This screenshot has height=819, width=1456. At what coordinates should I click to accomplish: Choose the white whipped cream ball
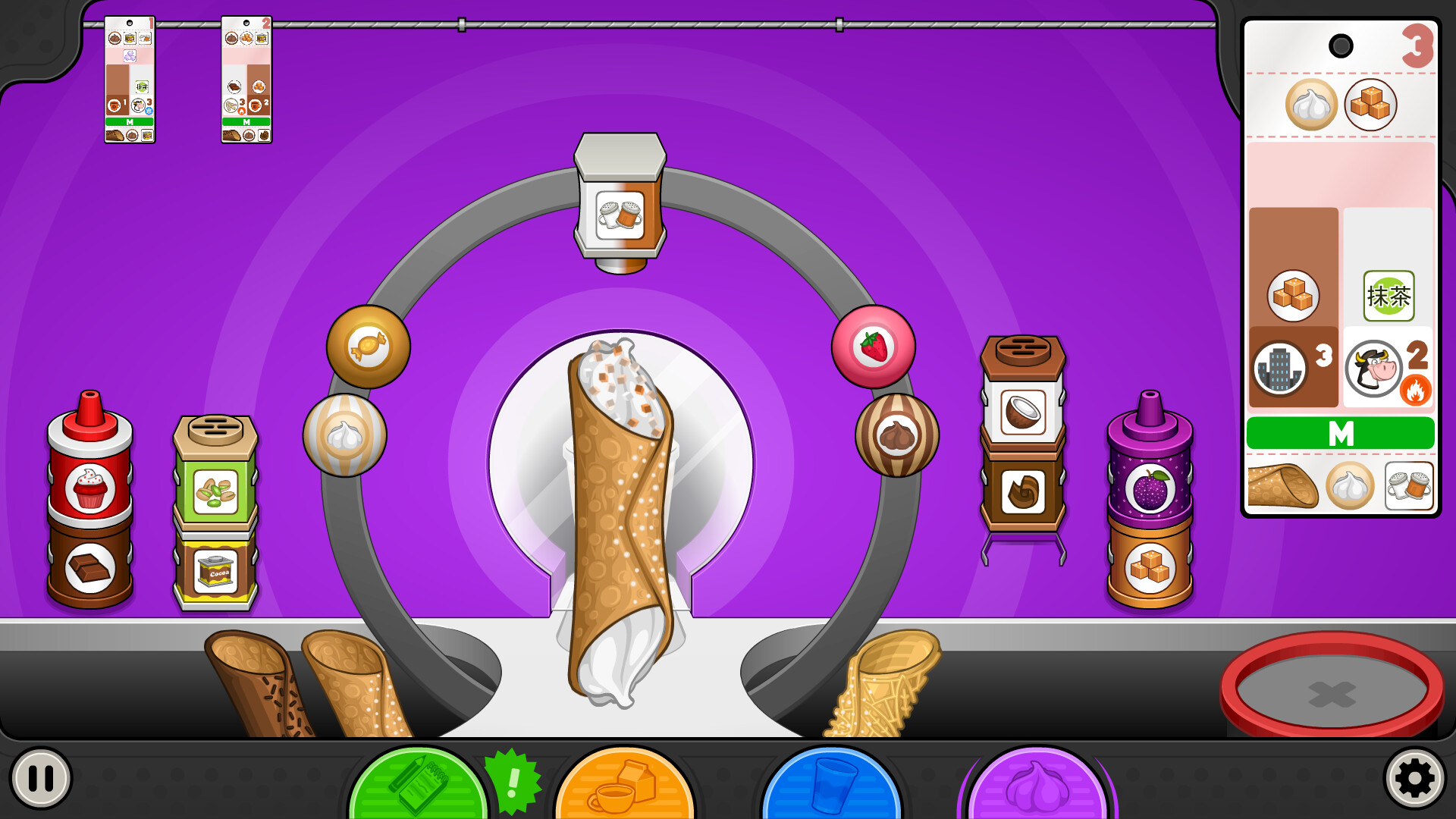(345, 435)
